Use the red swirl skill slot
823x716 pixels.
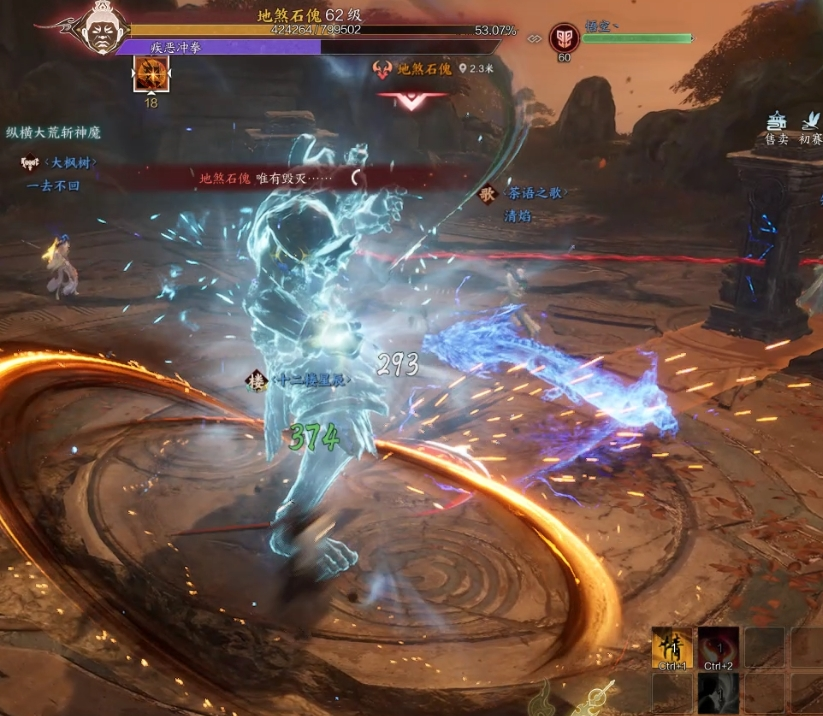[x=718, y=647]
